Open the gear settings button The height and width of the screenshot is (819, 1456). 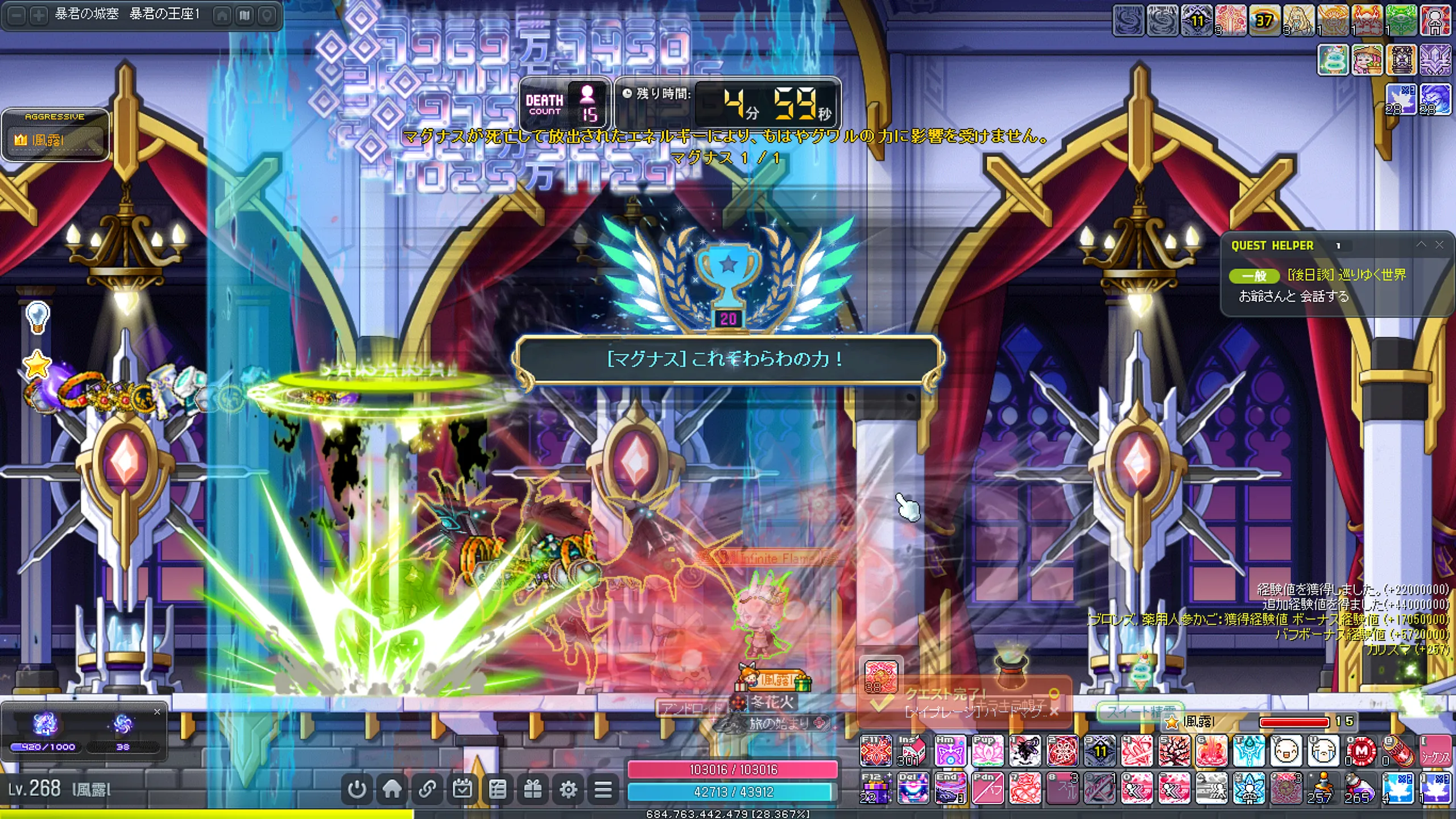[x=568, y=789]
